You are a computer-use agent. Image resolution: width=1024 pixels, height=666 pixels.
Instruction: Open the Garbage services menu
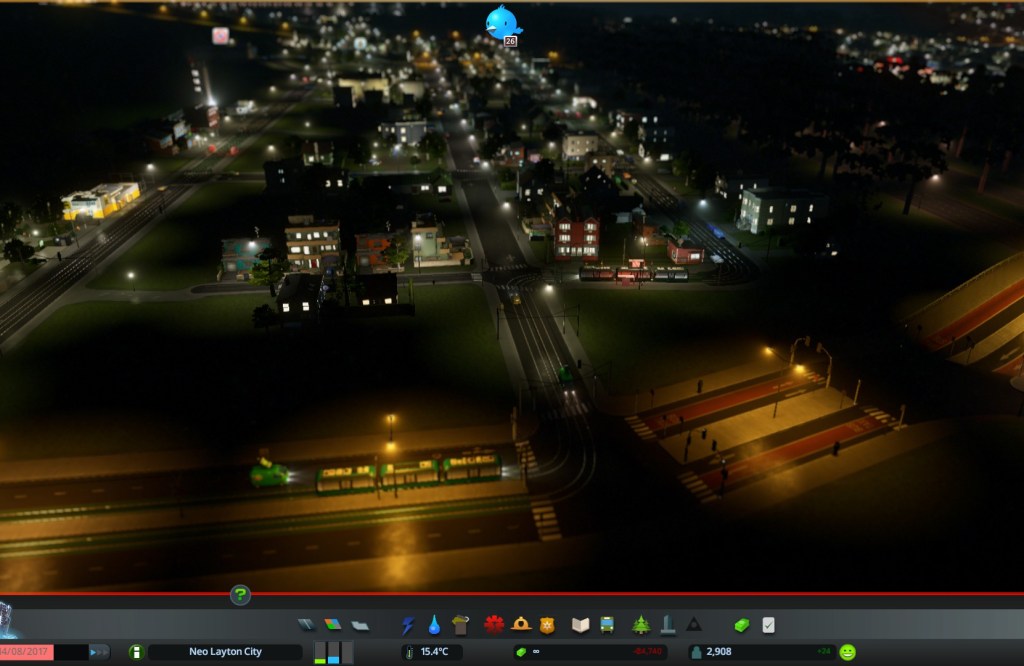tap(460, 625)
